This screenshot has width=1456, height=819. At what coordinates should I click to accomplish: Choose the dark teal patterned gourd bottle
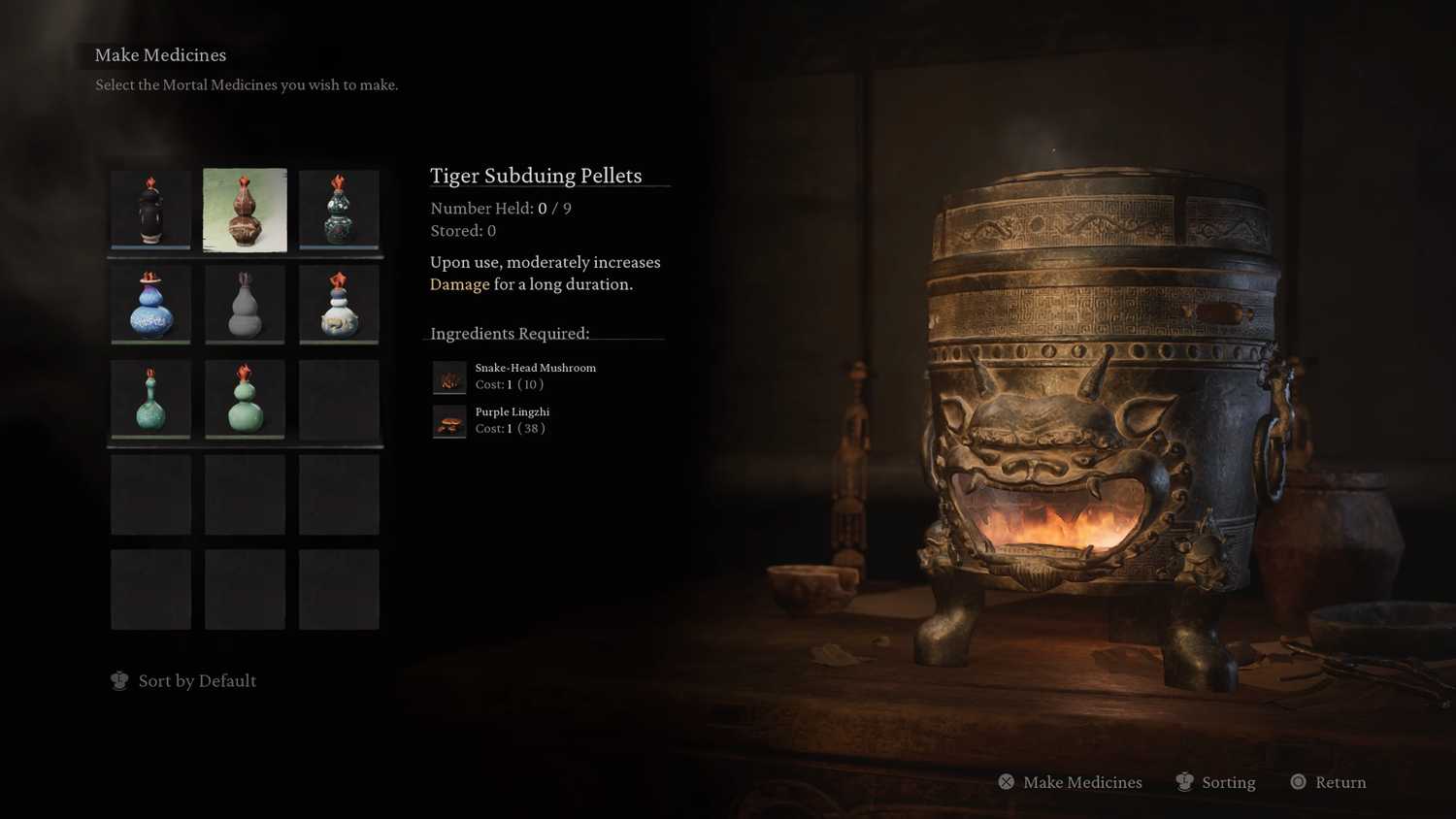[x=339, y=210]
